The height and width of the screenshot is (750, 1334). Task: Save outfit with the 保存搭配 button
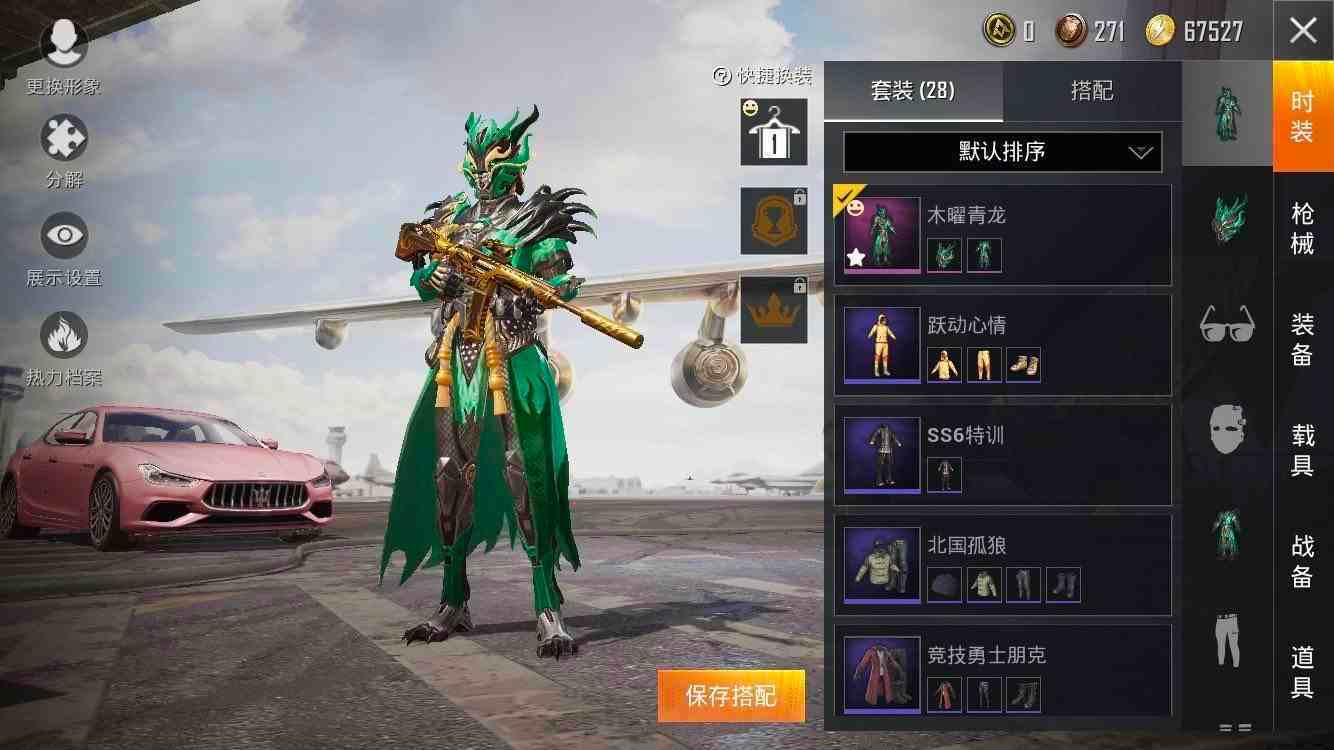click(x=731, y=696)
